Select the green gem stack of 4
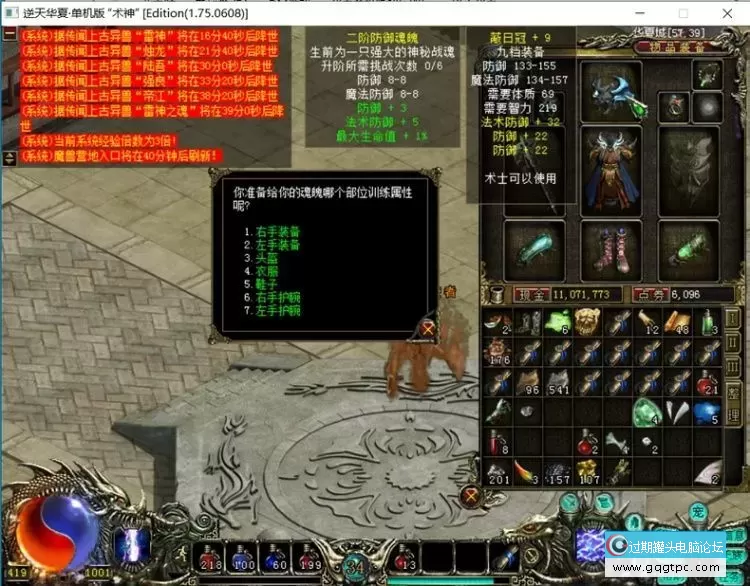Image resolution: width=750 pixels, height=586 pixels. [x=648, y=411]
